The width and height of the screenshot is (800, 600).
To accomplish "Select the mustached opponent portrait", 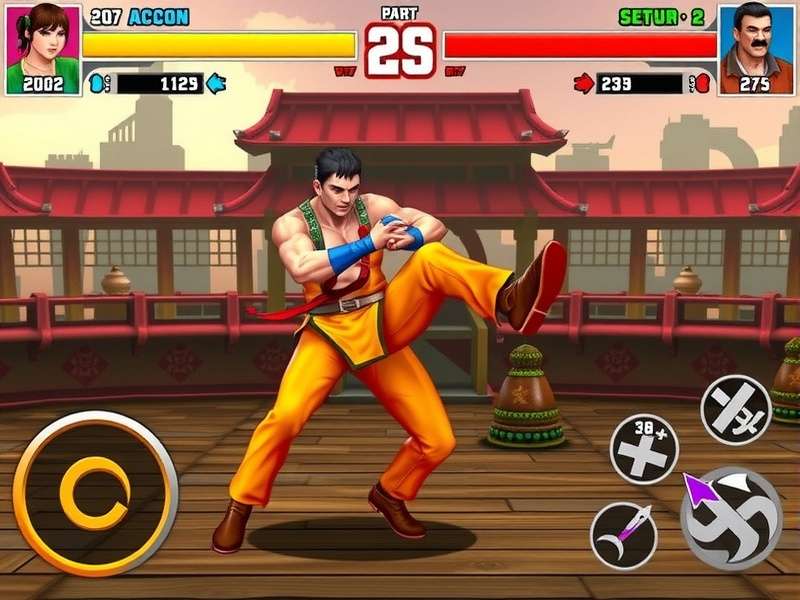I will tap(756, 48).
